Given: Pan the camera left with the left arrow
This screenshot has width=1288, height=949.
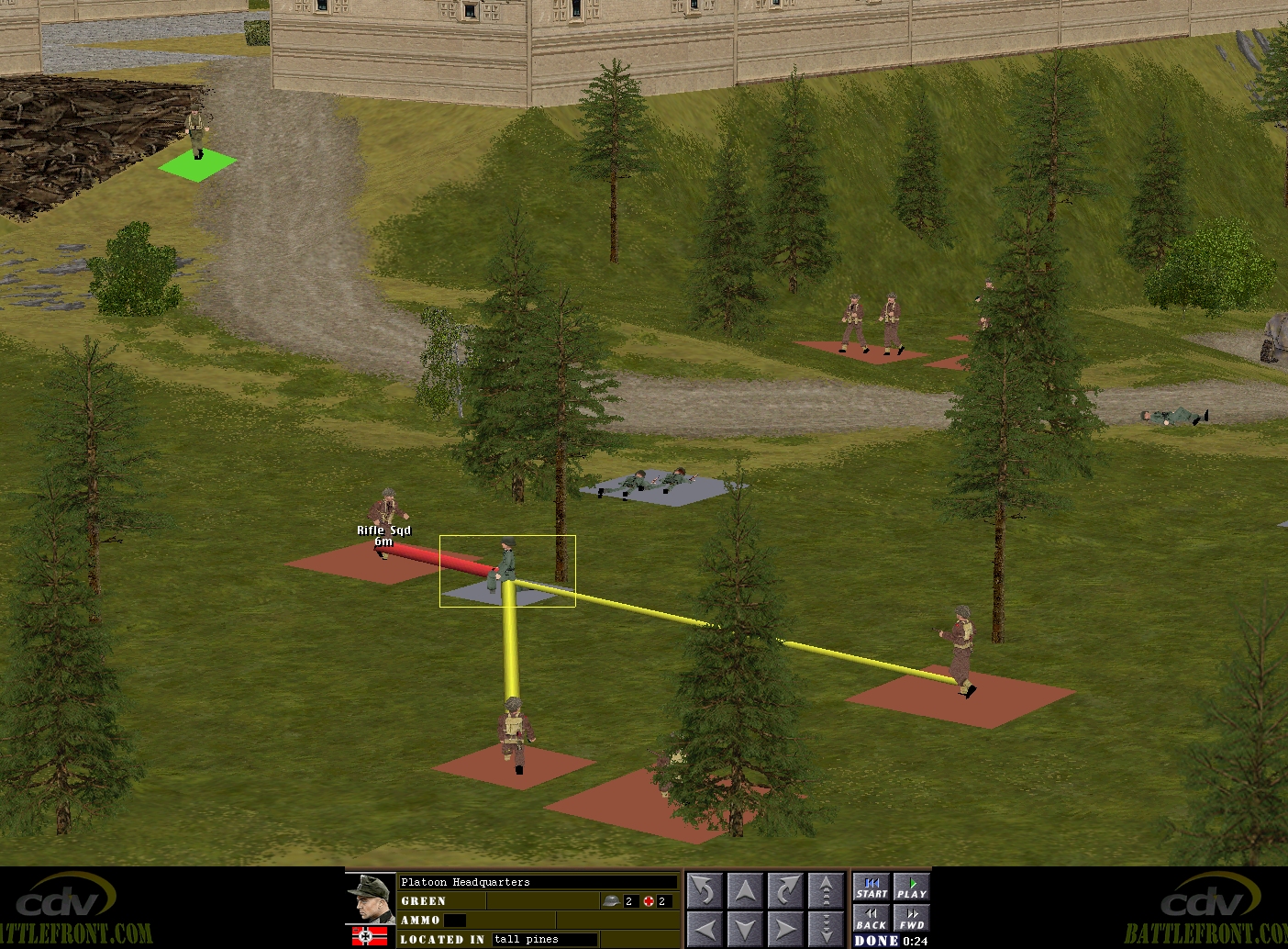Looking at the screenshot, I should pos(705,927).
